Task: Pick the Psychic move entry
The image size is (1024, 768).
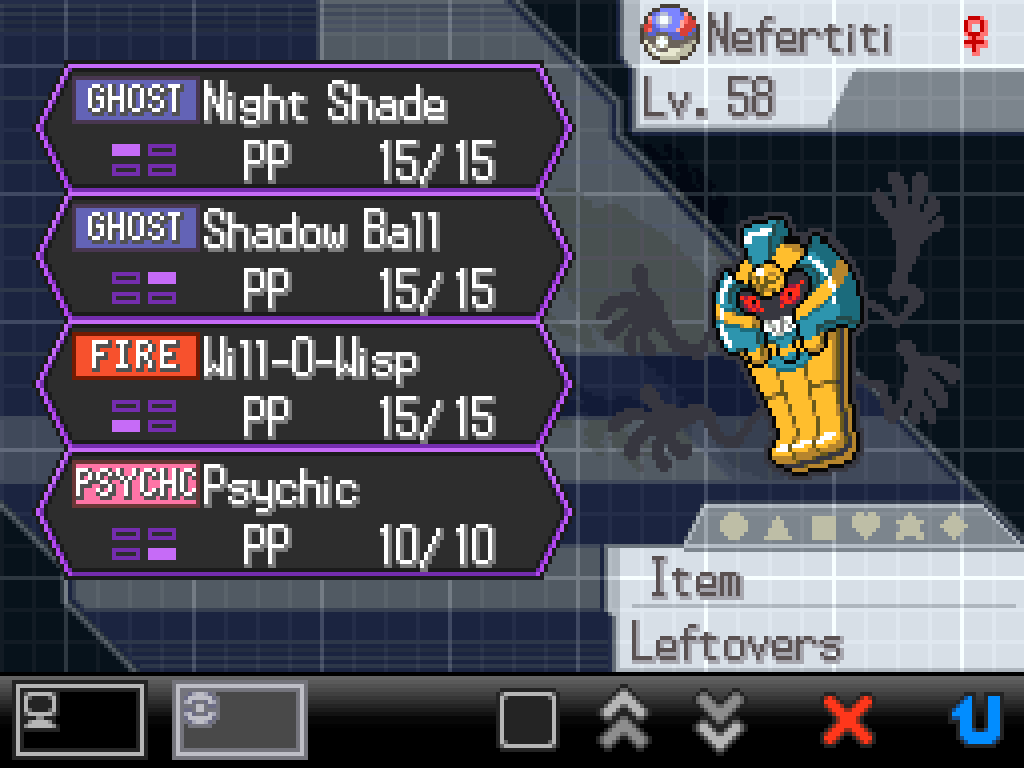Action: (x=305, y=512)
